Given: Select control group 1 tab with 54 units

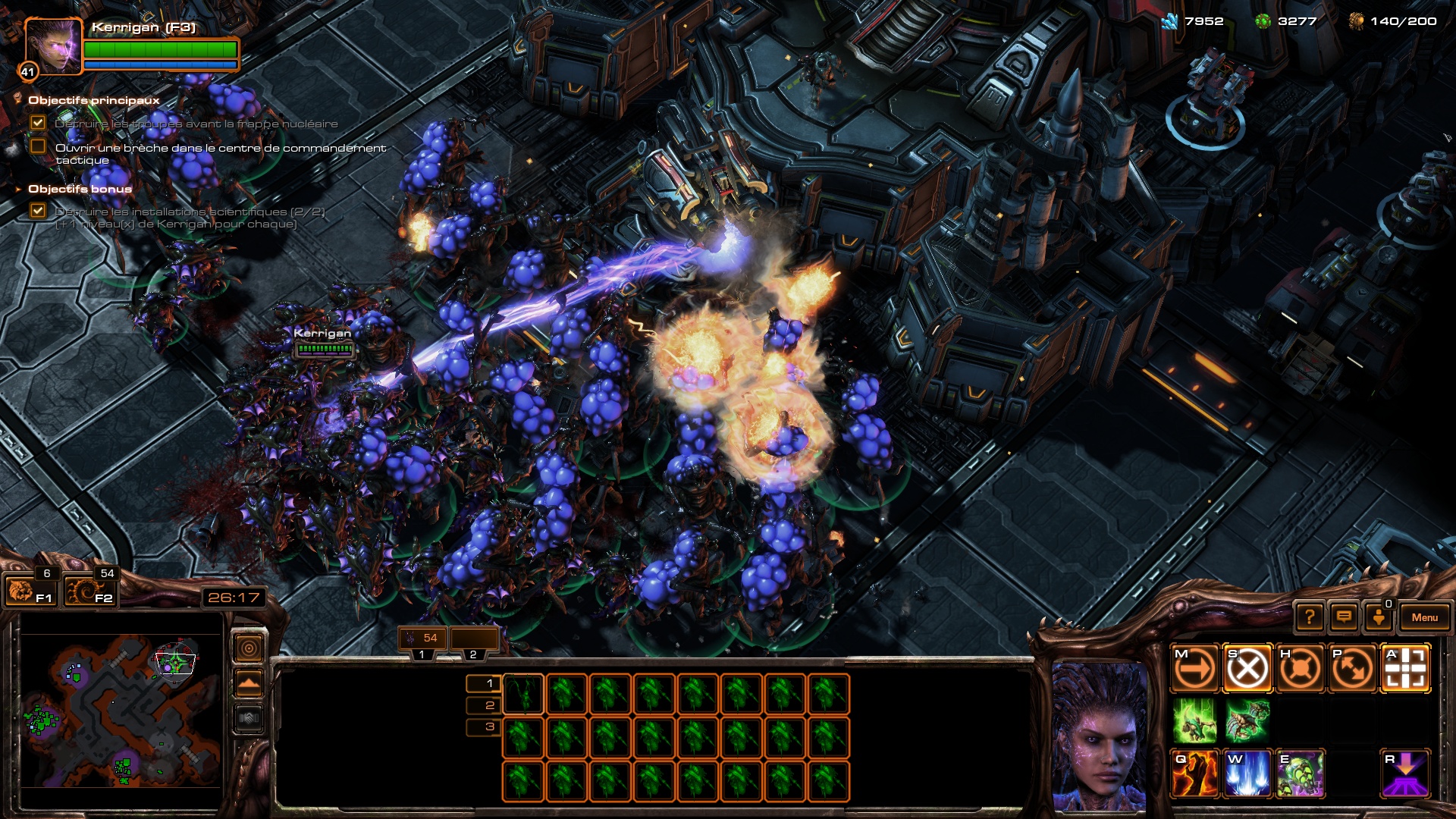Looking at the screenshot, I should (x=422, y=639).
